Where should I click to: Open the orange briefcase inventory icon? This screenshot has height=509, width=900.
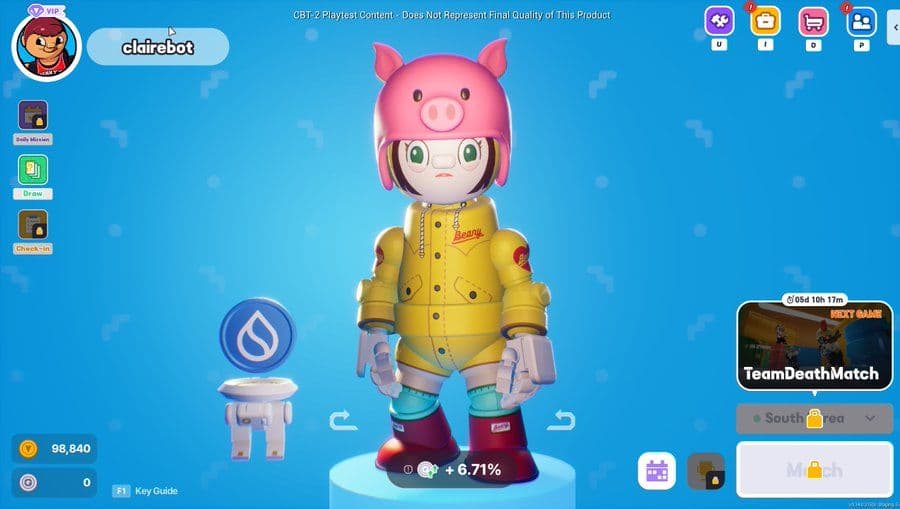[766, 21]
